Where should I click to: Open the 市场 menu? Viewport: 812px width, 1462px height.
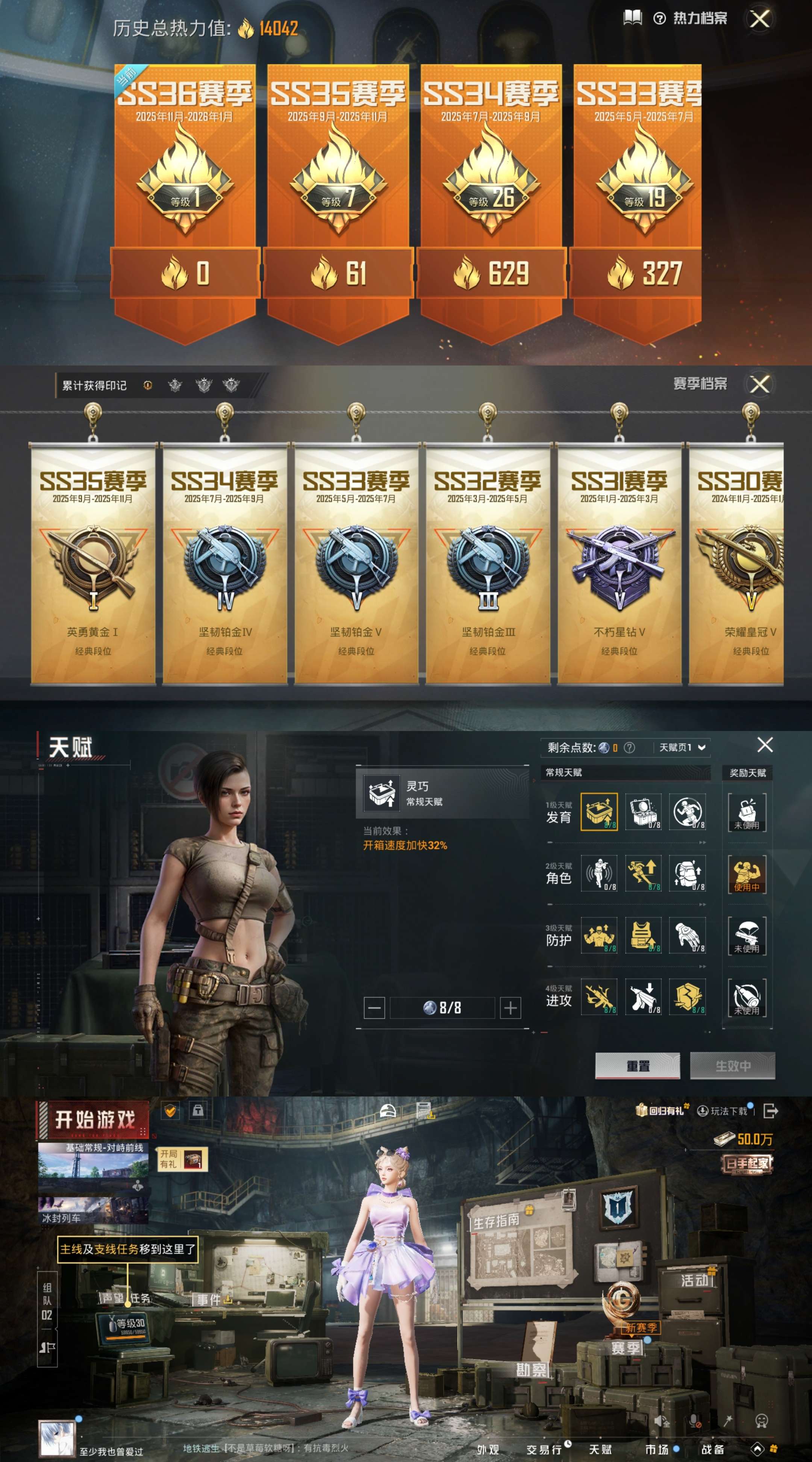tap(657, 1449)
